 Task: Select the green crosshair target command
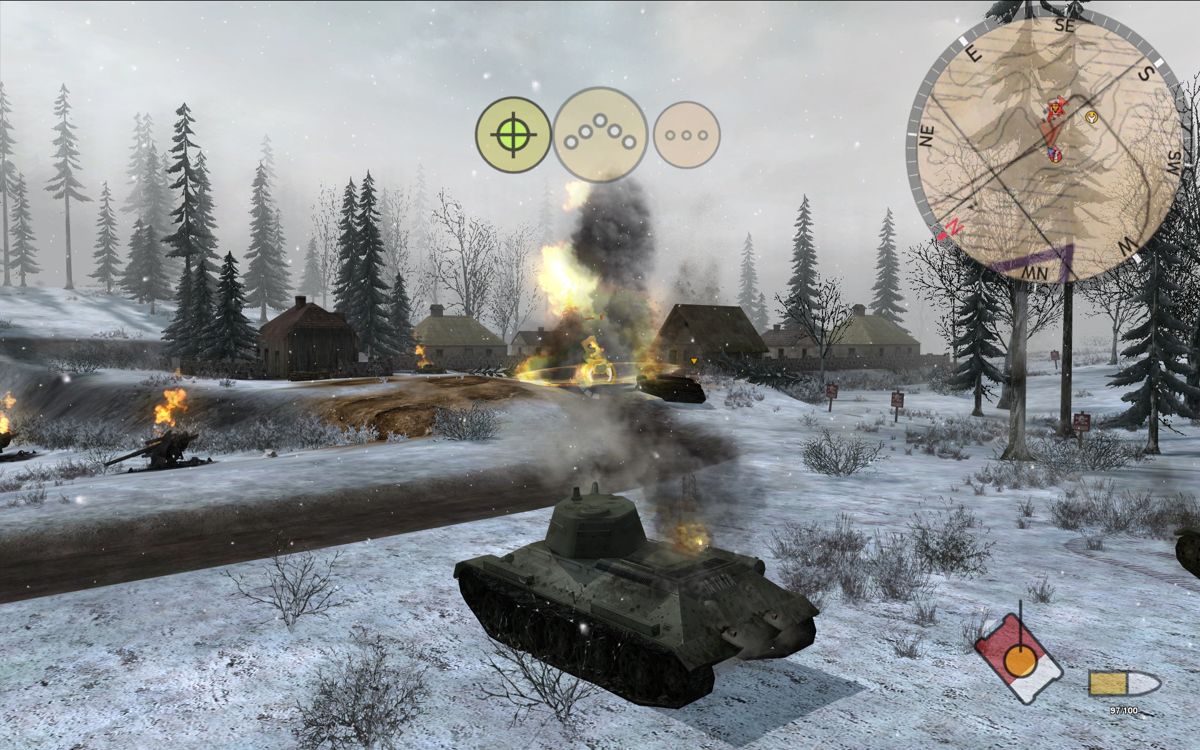(513, 135)
